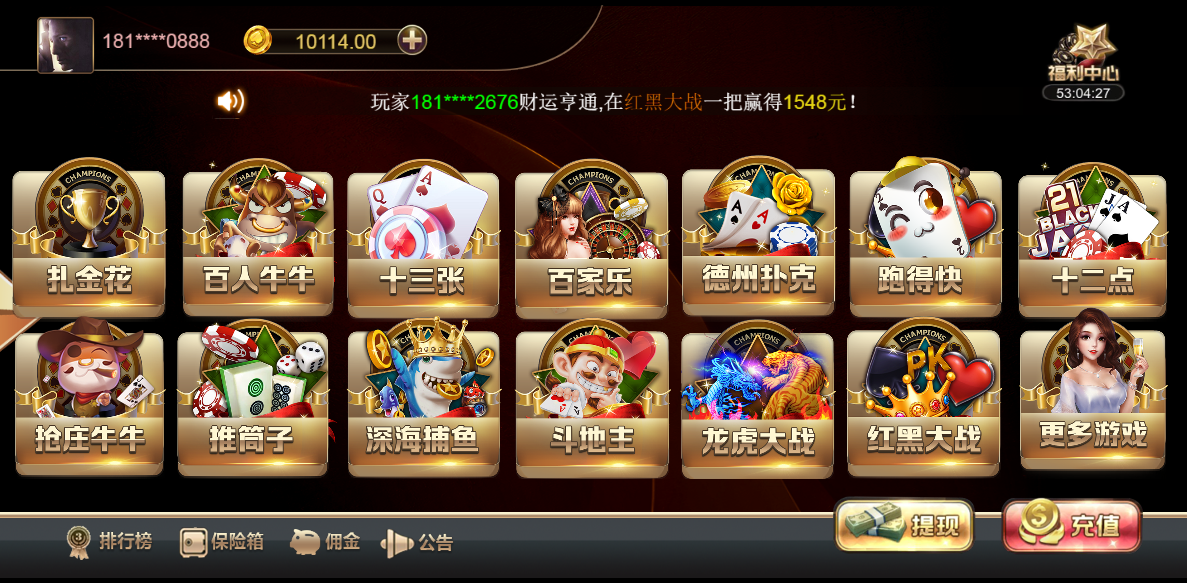The height and width of the screenshot is (583, 1187).
Task: Choose the 斗地主 game tile
Action: coord(591,404)
